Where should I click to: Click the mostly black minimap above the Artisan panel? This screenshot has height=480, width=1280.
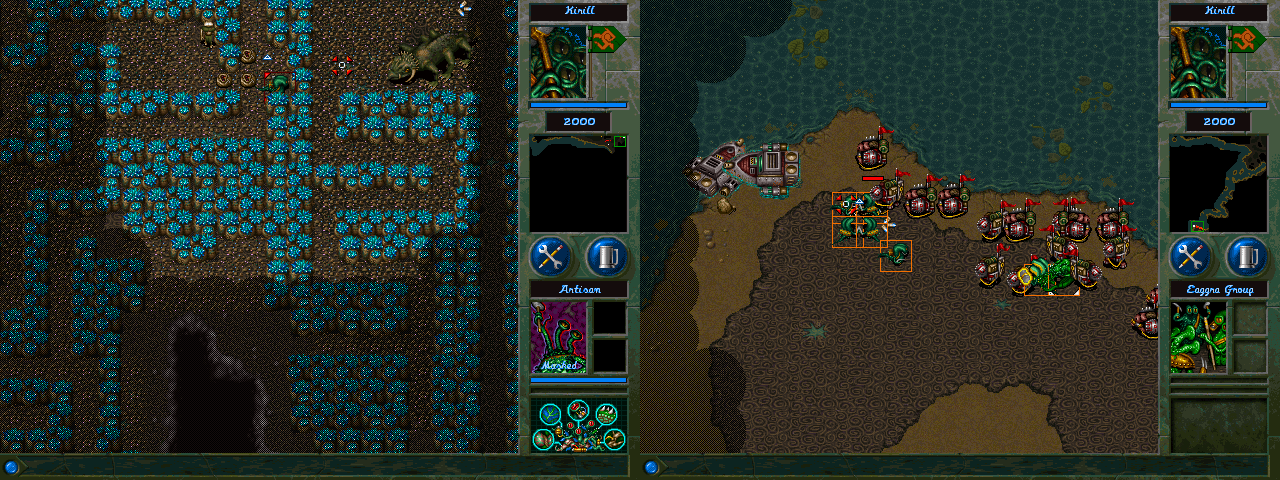578,184
